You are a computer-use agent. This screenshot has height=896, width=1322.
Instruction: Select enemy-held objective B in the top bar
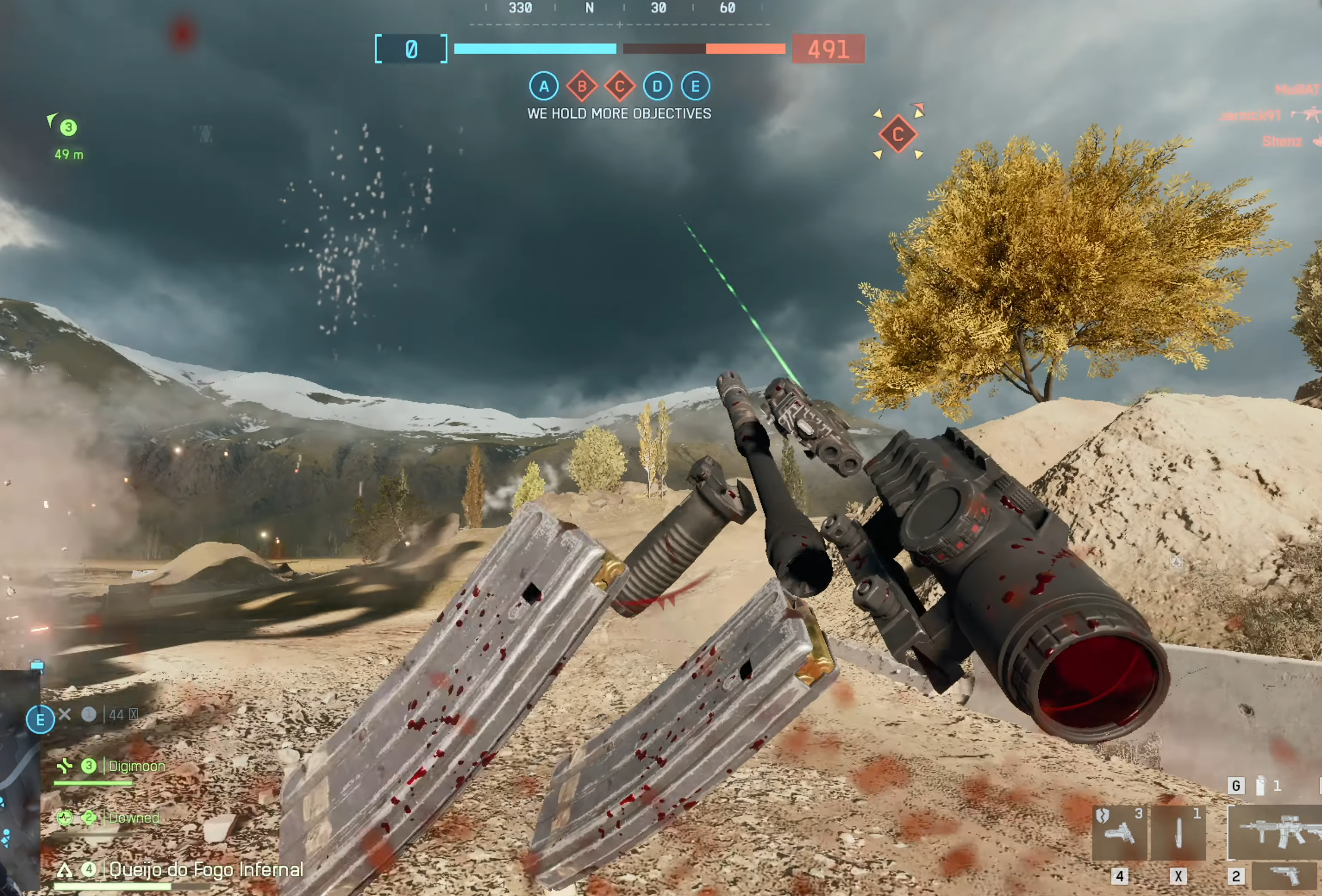point(581,87)
